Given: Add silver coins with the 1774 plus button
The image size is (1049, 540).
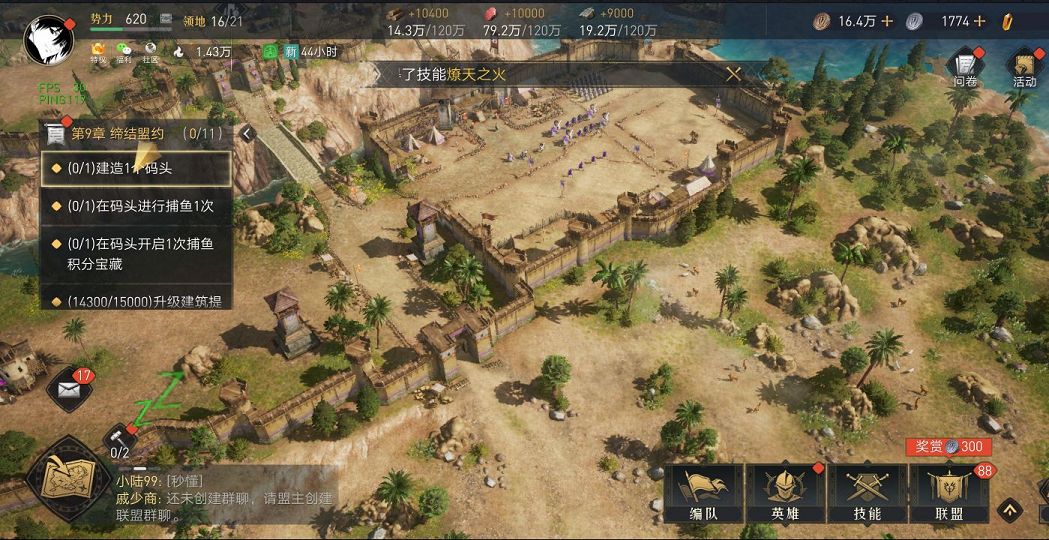Looking at the screenshot, I should point(979,21).
